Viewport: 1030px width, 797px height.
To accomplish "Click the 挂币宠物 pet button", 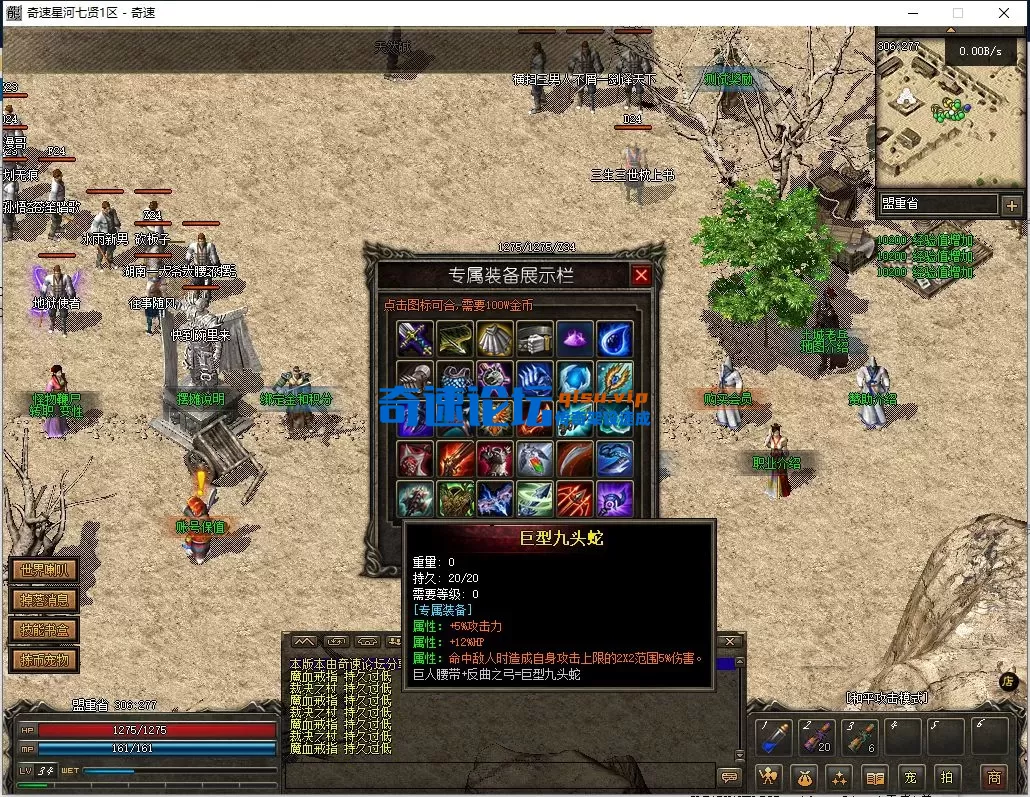I will [43, 660].
